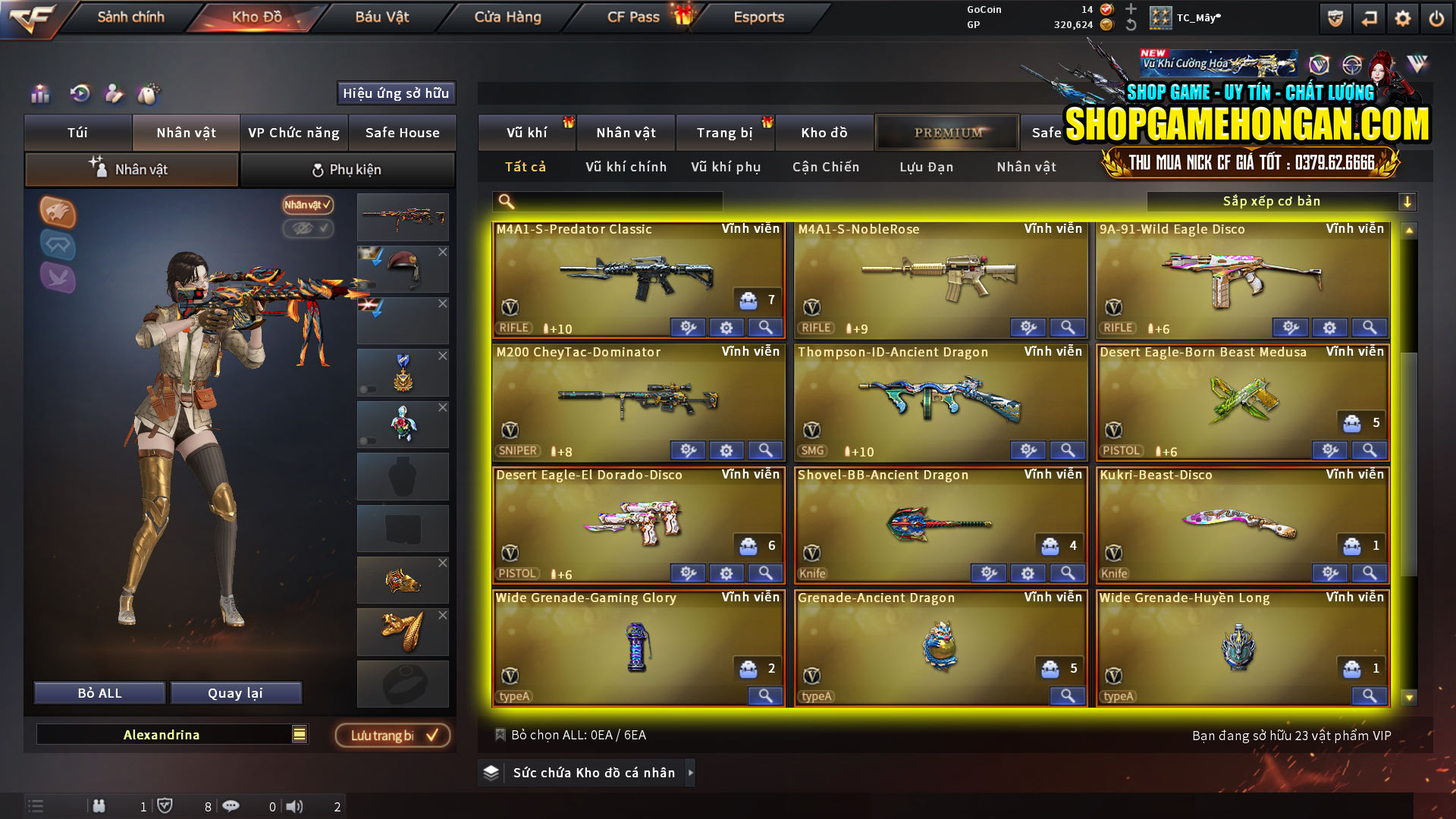This screenshot has width=1456, height=819.
Task: Click the magnifier preview icon on M4A1-S-Predator Classic
Action: pos(765,327)
